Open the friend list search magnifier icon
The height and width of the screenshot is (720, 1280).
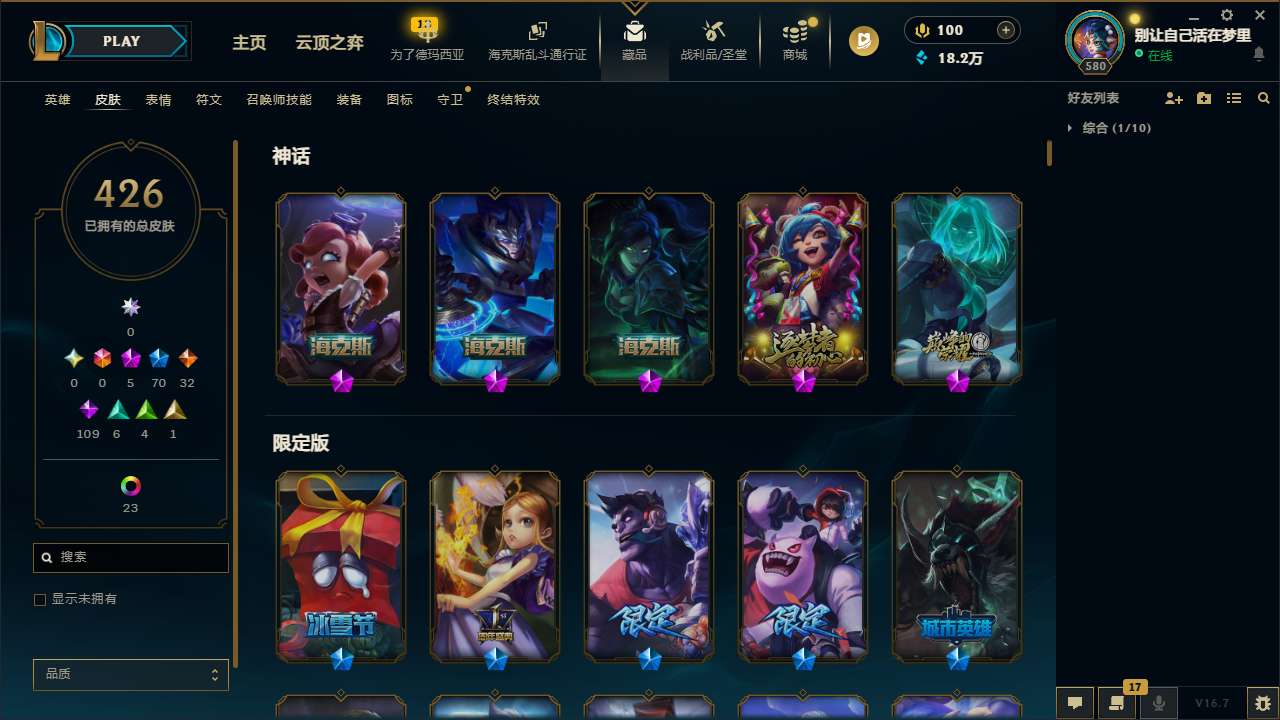tap(1264, 98)
